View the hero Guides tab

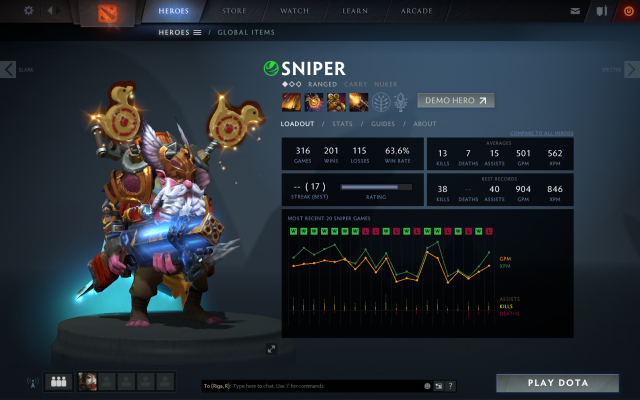(383, 124)
